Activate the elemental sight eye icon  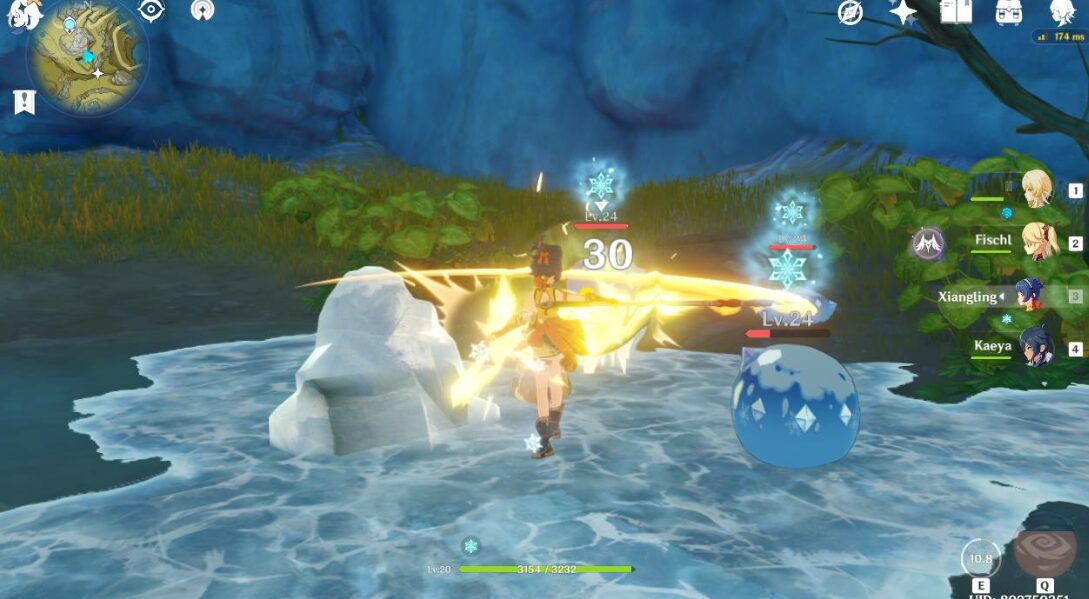151,11
